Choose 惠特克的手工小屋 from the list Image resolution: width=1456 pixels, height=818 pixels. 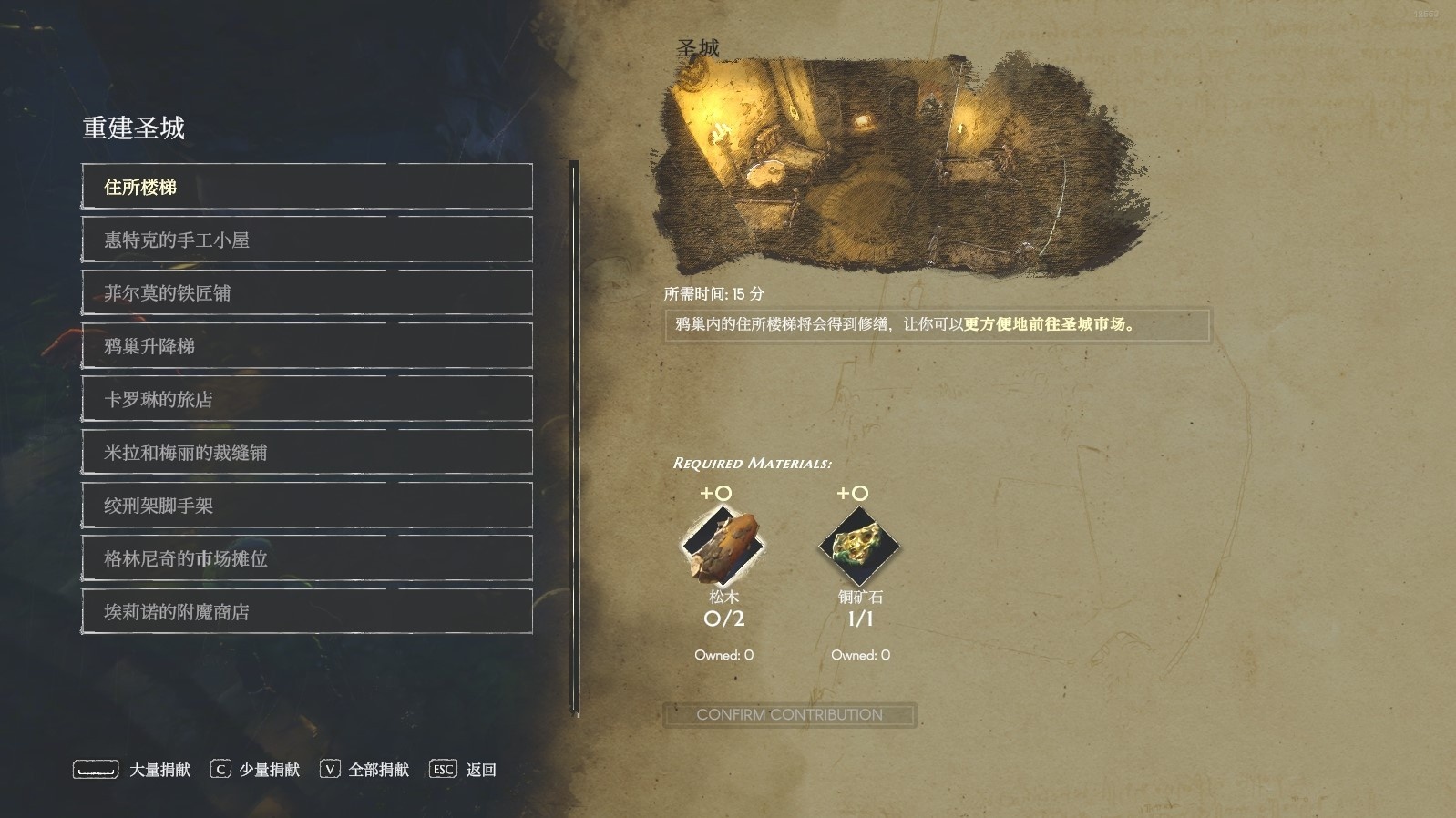coord(307,240)
